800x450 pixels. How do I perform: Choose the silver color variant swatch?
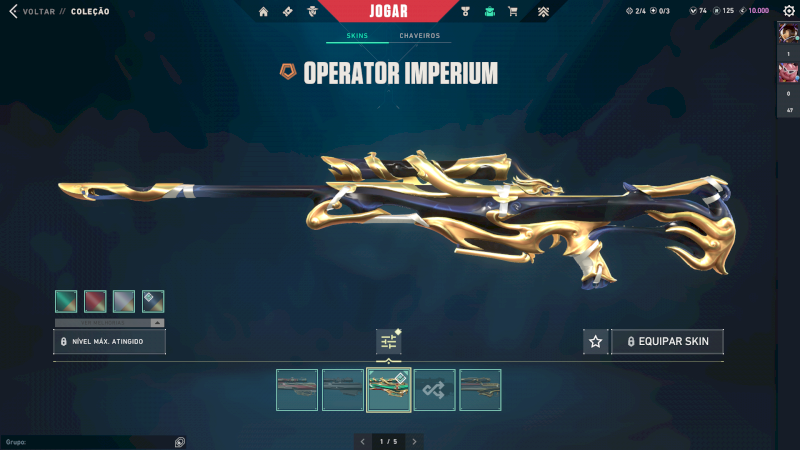click(124, 301)
